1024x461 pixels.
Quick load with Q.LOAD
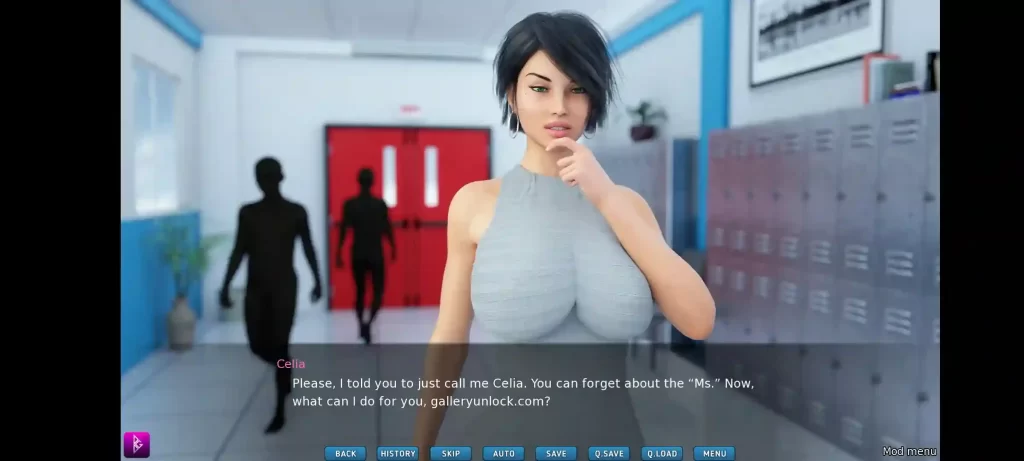(661, 453)
